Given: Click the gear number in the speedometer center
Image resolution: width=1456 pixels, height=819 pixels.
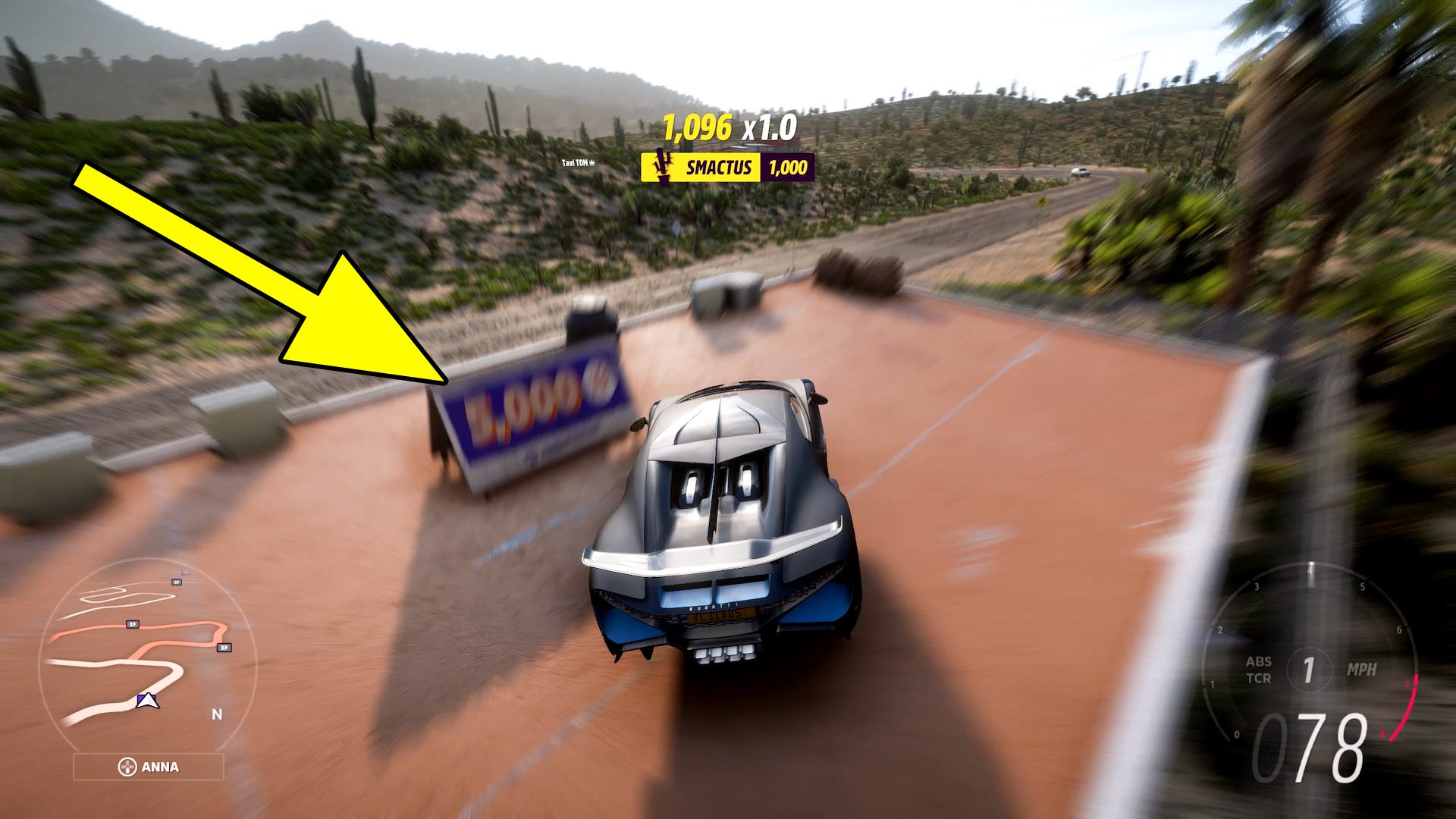Looking at the screenshot, I should tap(1310, 668).
